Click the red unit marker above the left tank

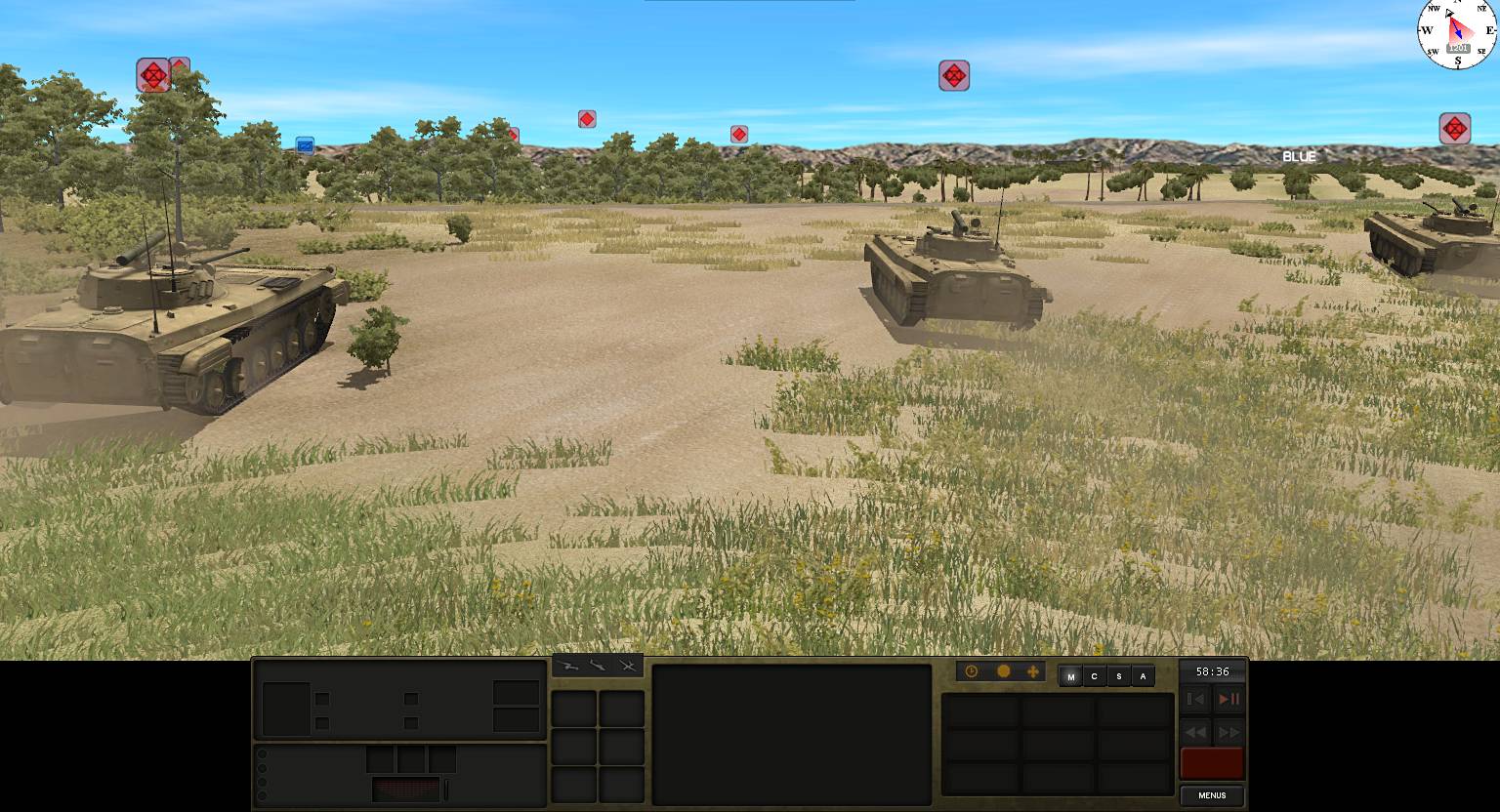point(152,75)
